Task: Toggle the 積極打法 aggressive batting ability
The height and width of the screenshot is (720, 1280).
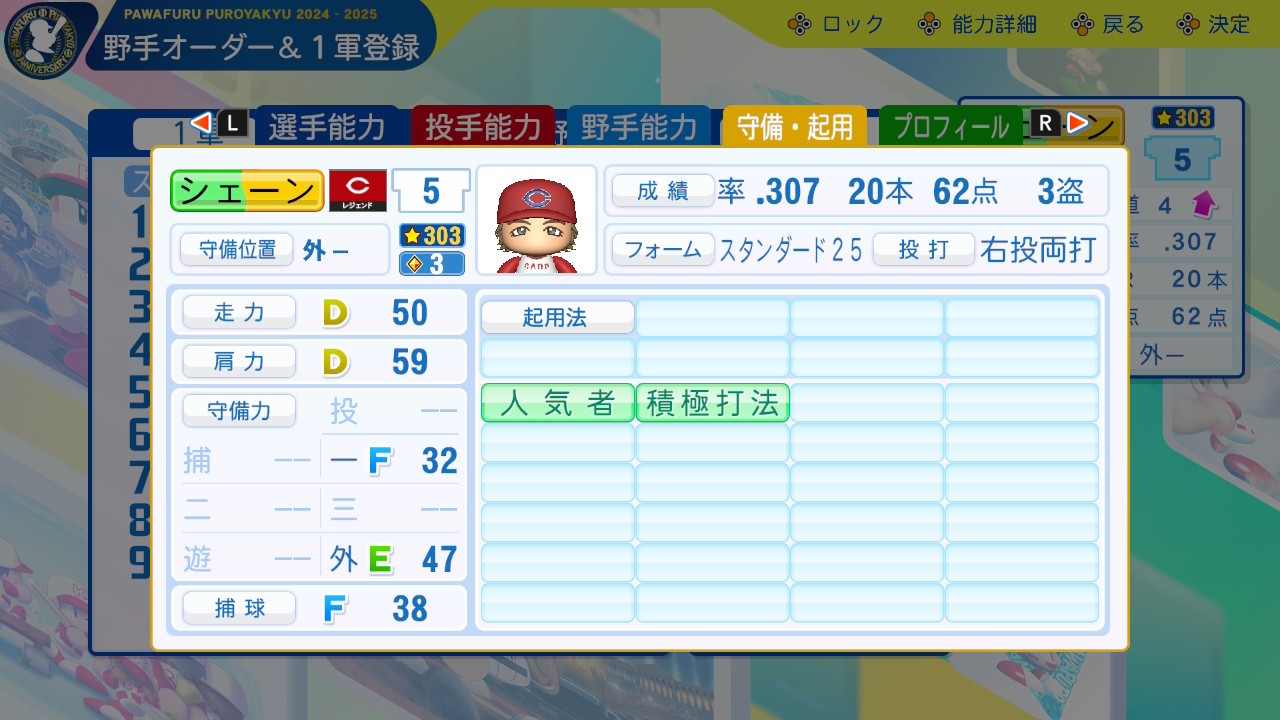Action: pos(712,403)
